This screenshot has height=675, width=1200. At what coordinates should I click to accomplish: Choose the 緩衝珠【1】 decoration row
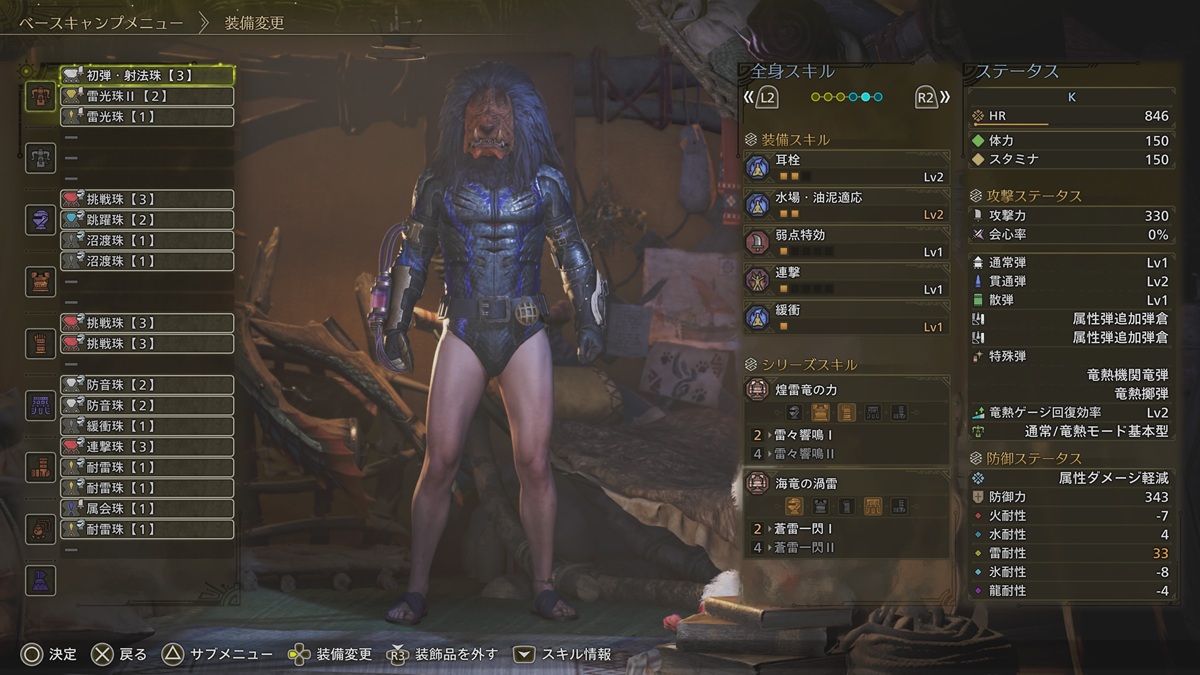point(147,426)
